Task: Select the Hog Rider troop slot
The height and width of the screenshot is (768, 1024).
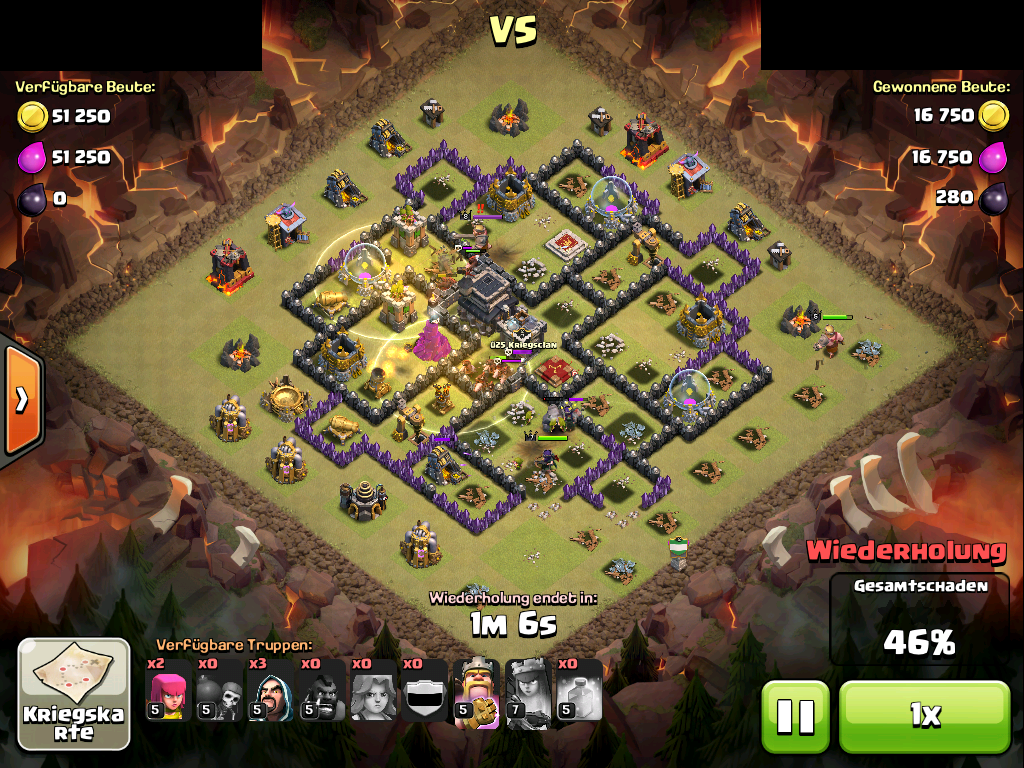Action: (x=322, y=691)
